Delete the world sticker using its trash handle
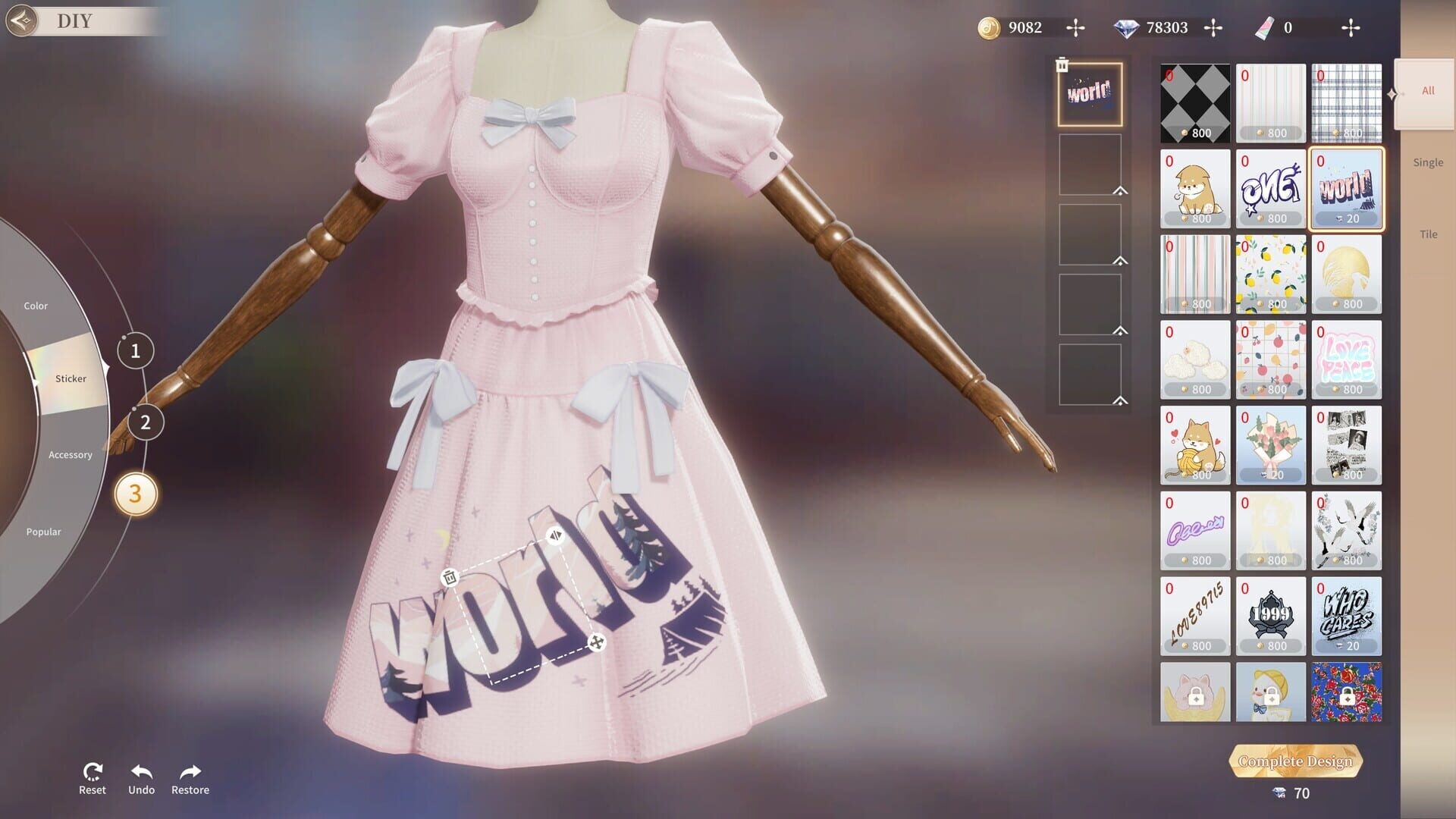The height and width of the screenshot is (819, 1456). pos(448,577)
